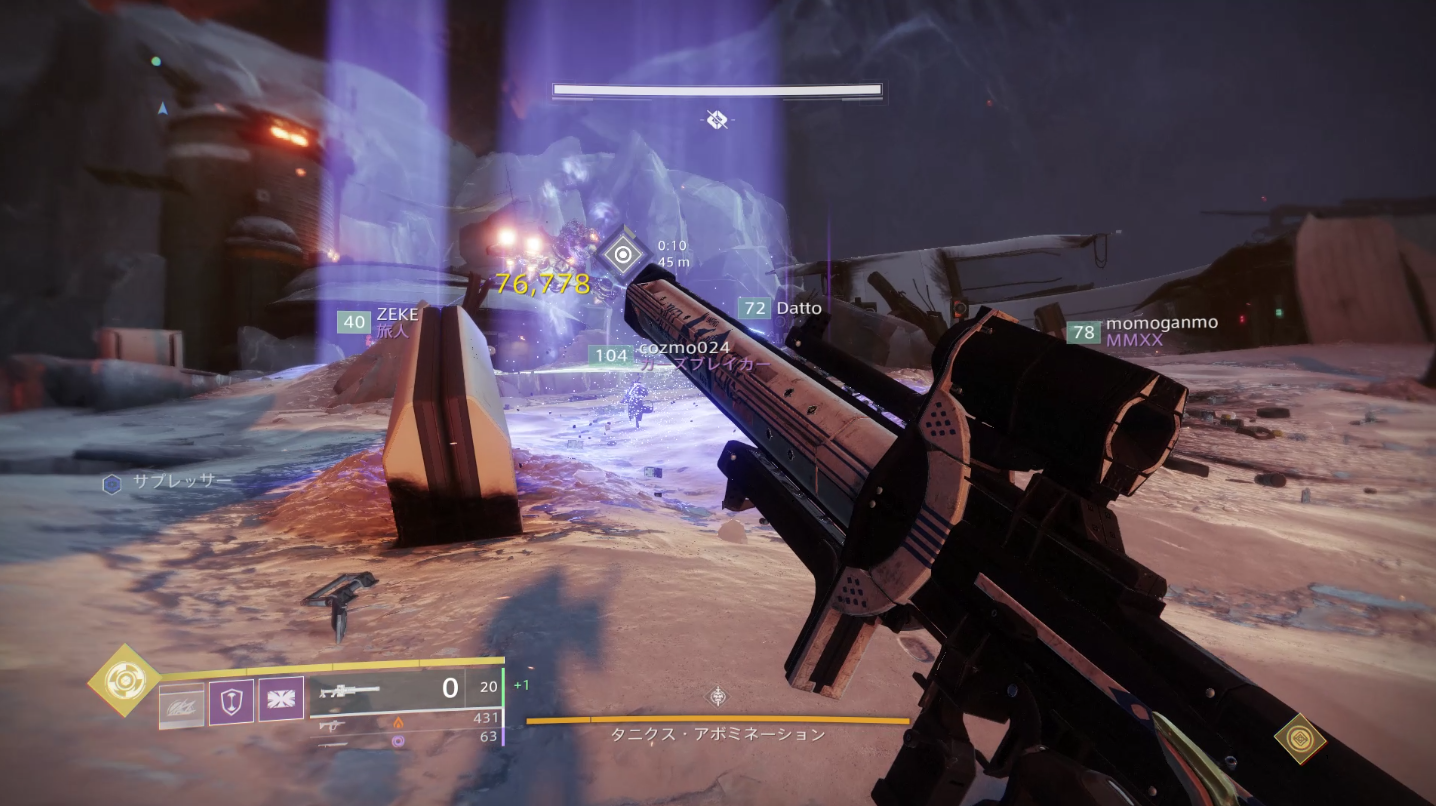
Task: Trigger the purple starburst ability icon
Action: [x=281, y=699]
